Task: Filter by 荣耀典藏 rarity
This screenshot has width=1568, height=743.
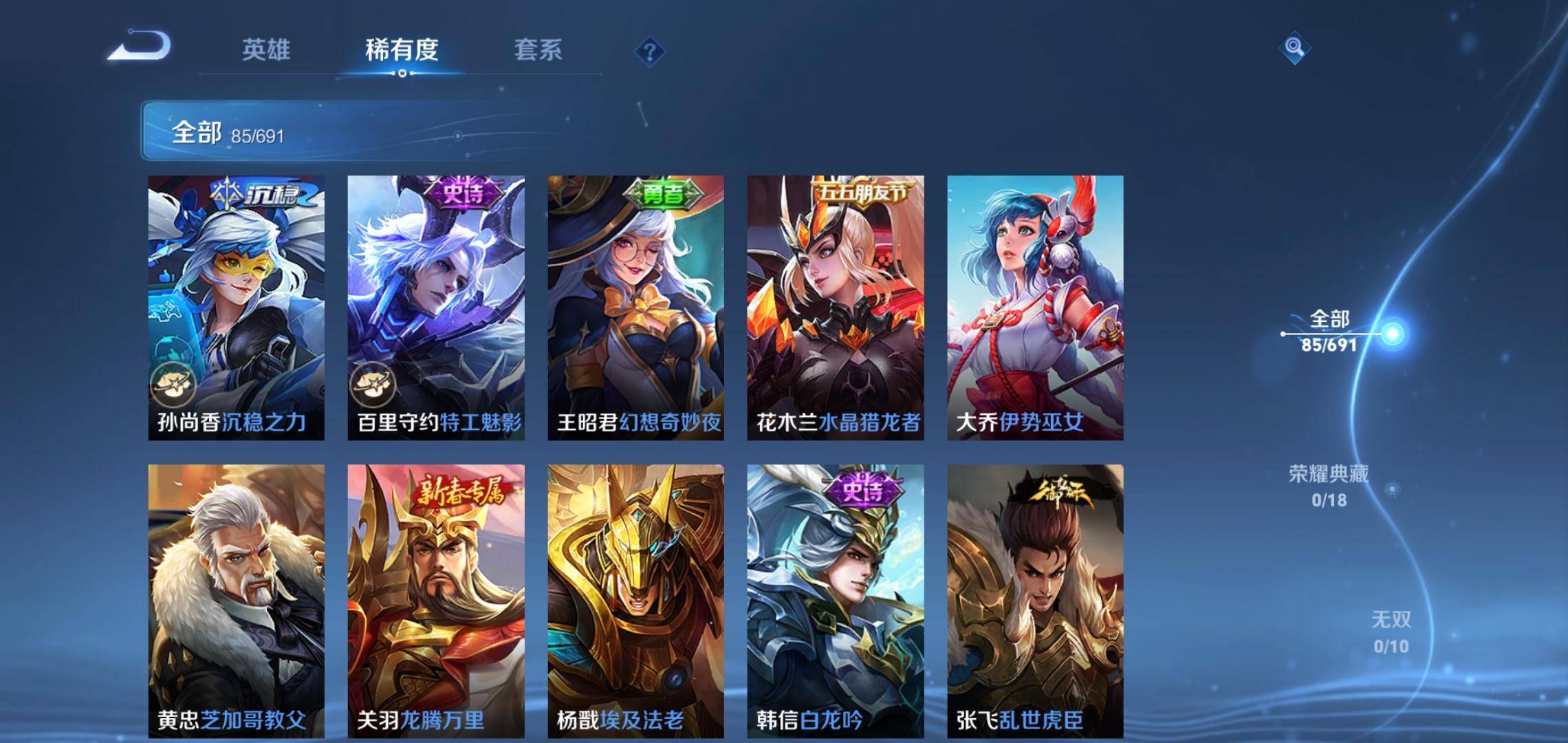Action: 1329,486
